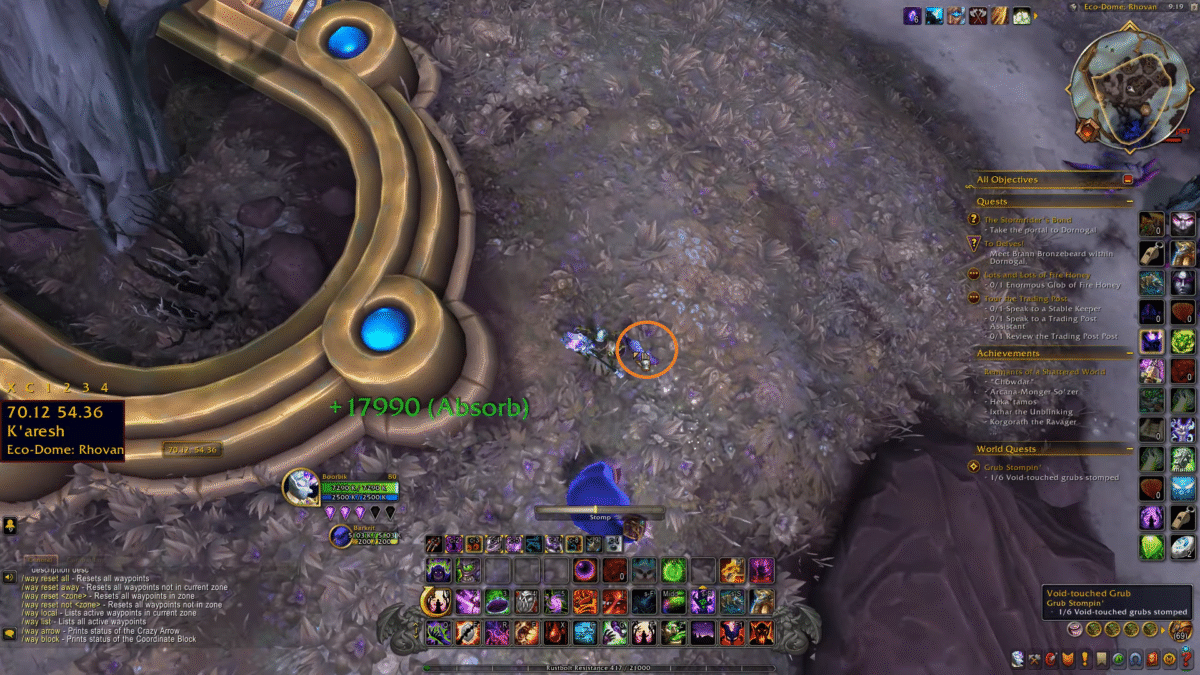Collapse the All Objectives tracker
1200x675 pixels.
coord(1128,180)
